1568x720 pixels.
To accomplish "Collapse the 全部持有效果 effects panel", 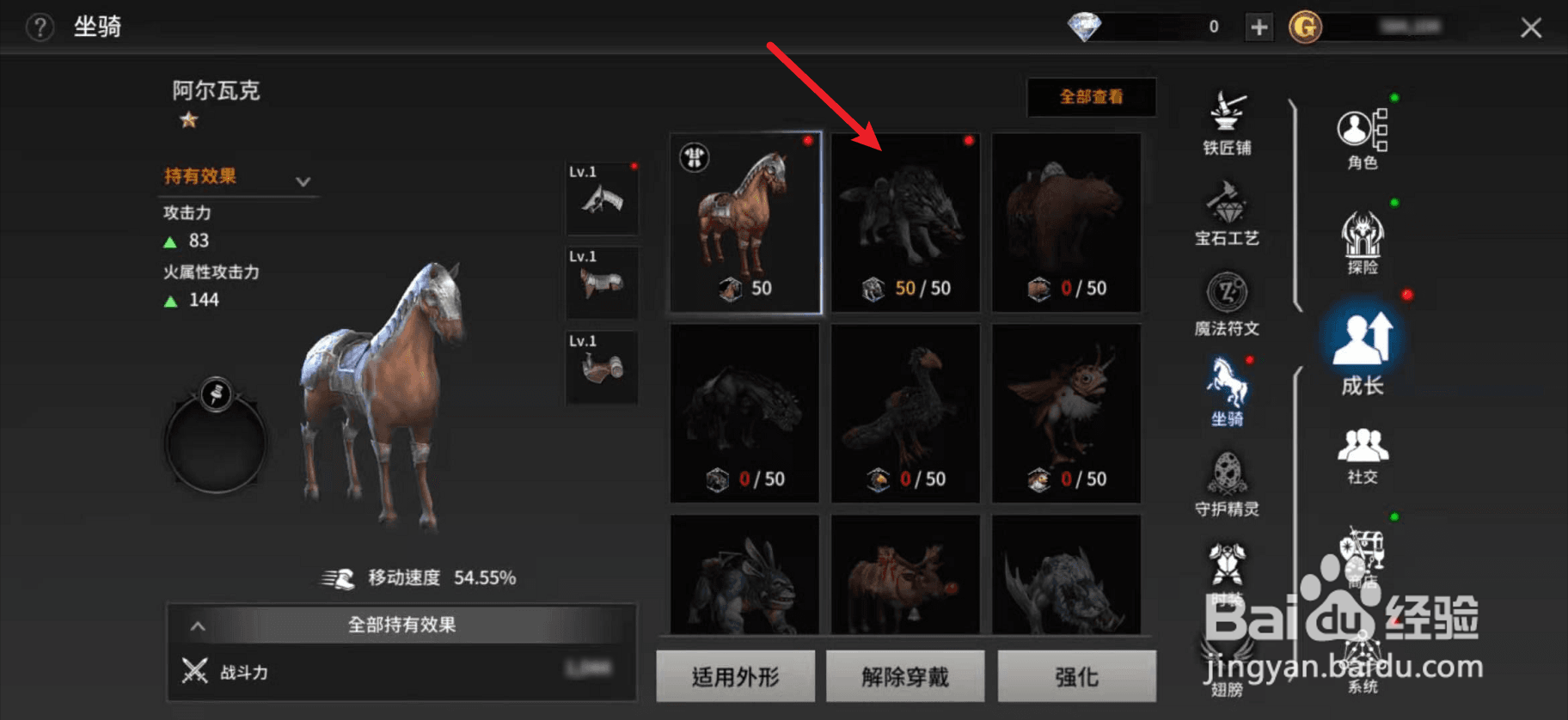I will coord(400,625).
